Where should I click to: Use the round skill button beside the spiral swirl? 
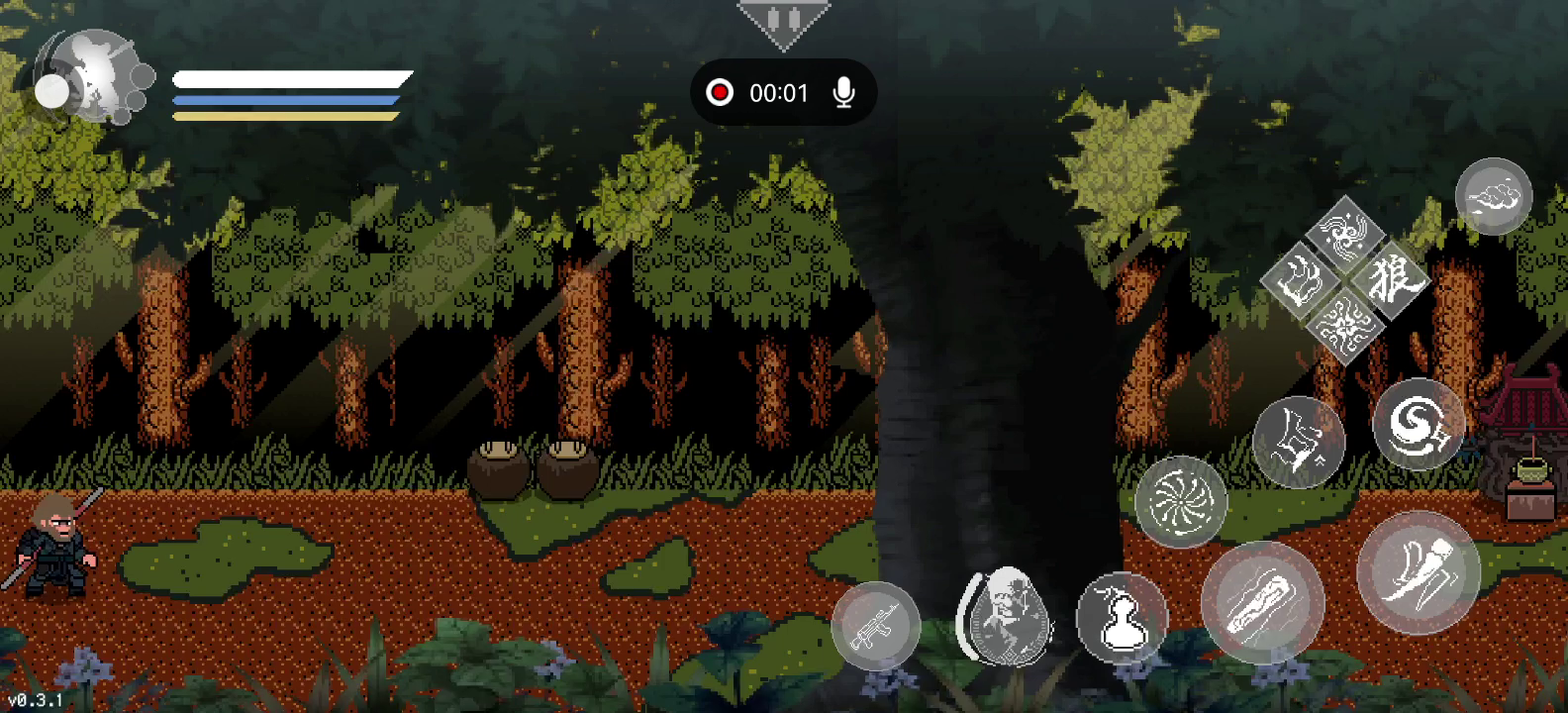coord(1298,442)
